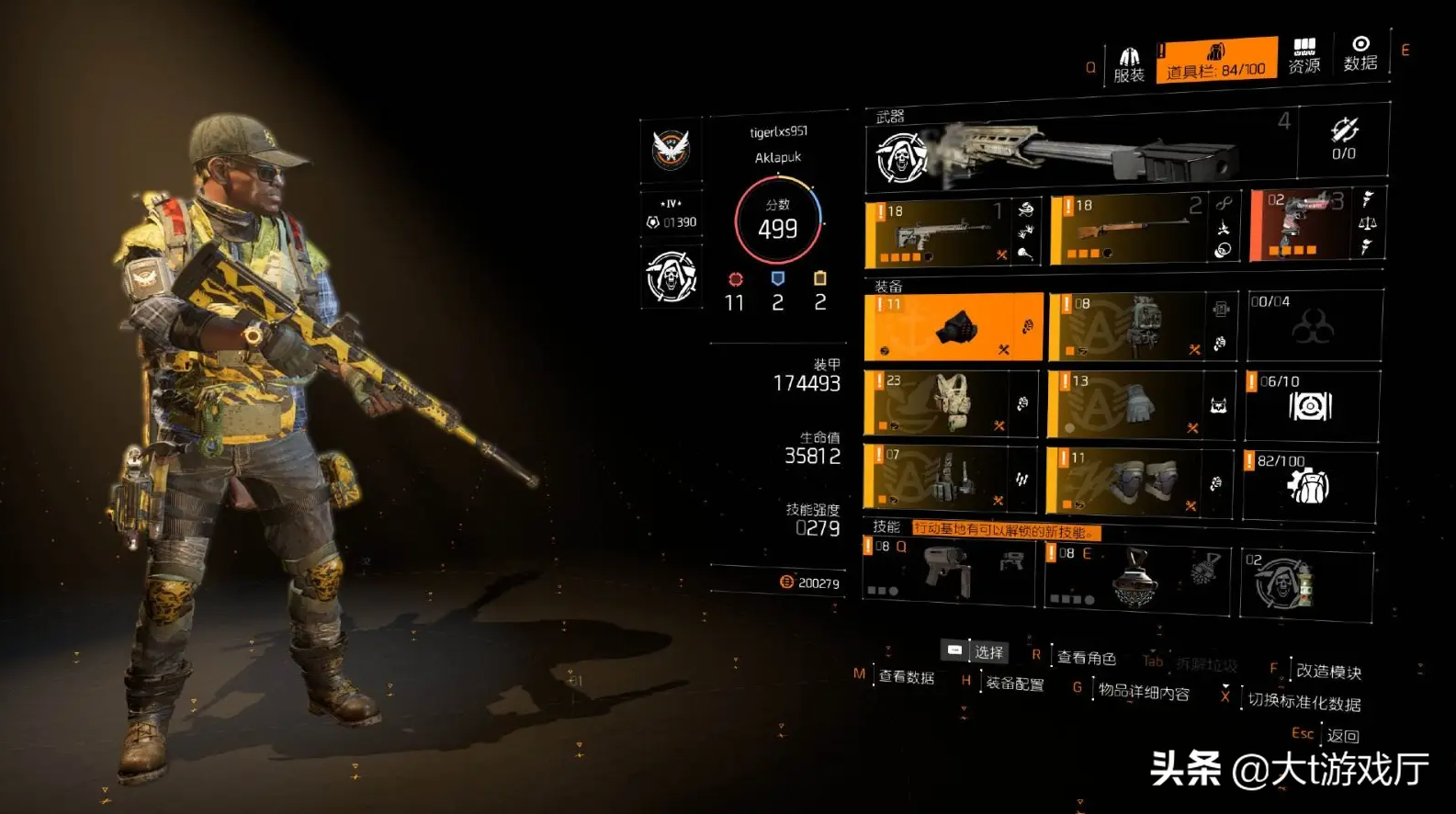The height and width of the screenshot is (814, 1456).
Task: Open the specialization grenade slot
Action: (x=1305, y=582)
